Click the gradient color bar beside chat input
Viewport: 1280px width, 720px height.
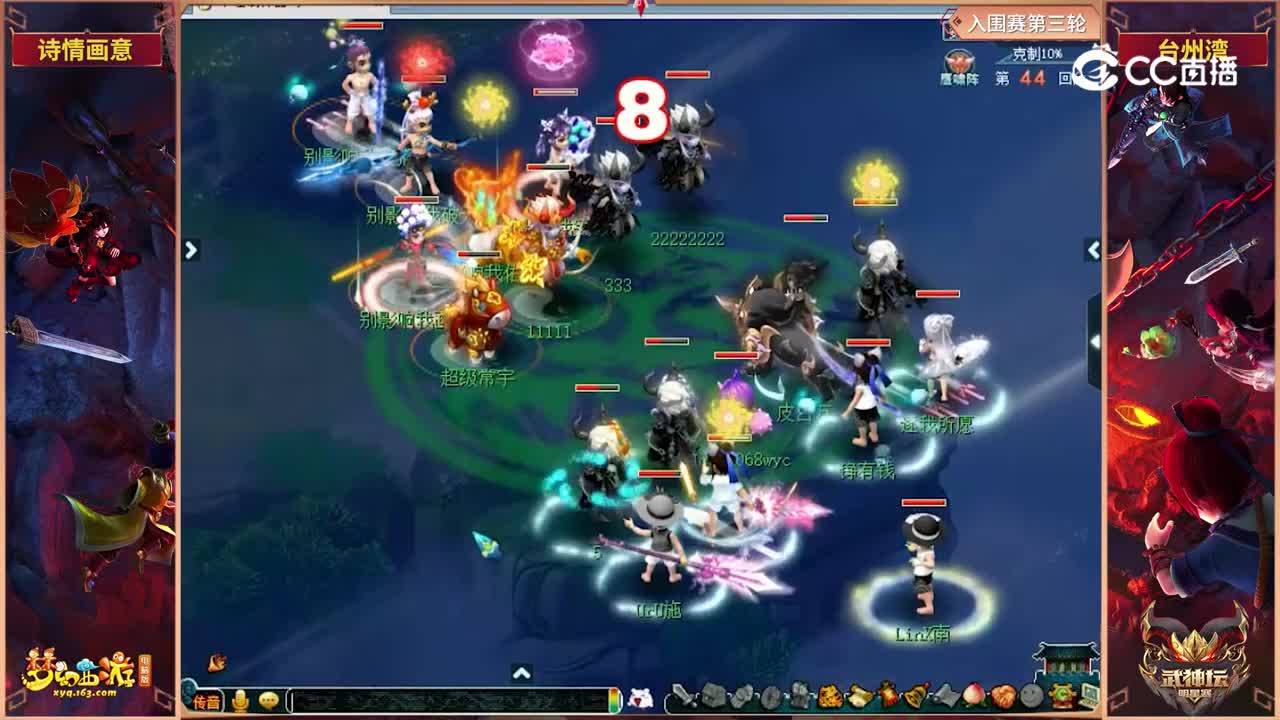[x=615, y=697]
